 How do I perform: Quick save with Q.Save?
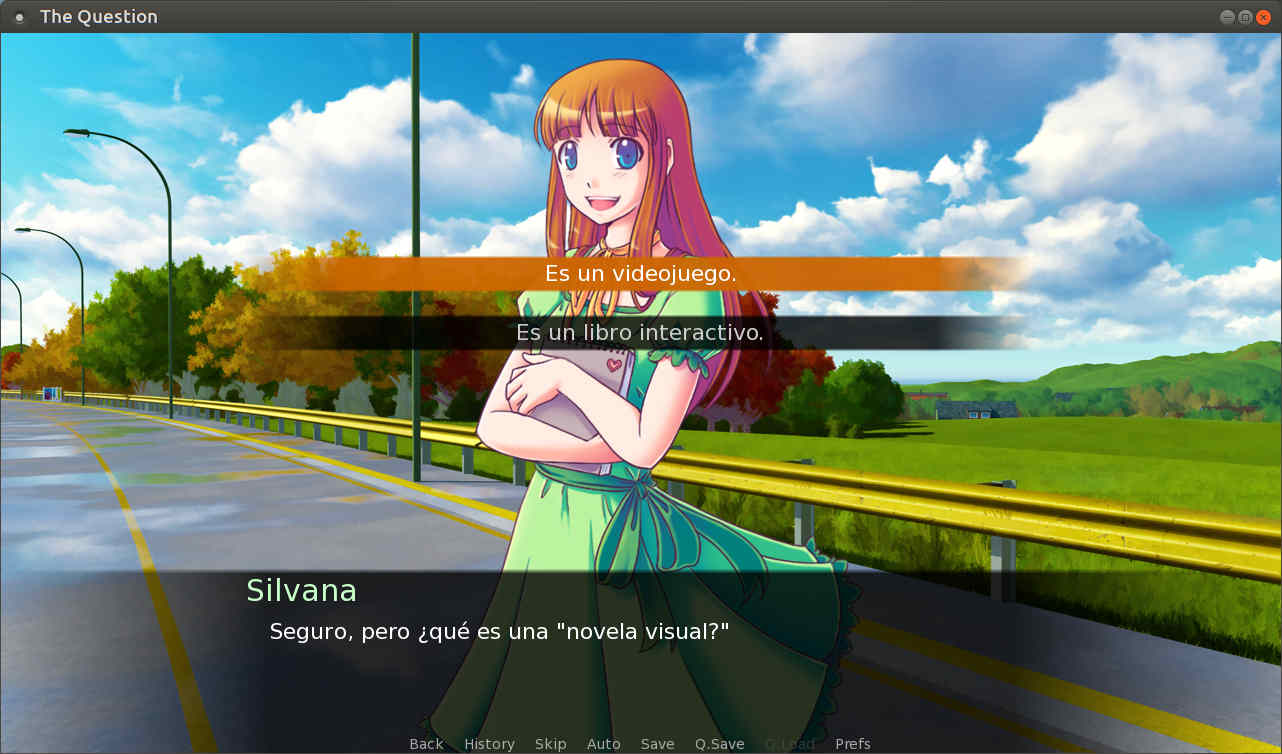pos(720,744)
